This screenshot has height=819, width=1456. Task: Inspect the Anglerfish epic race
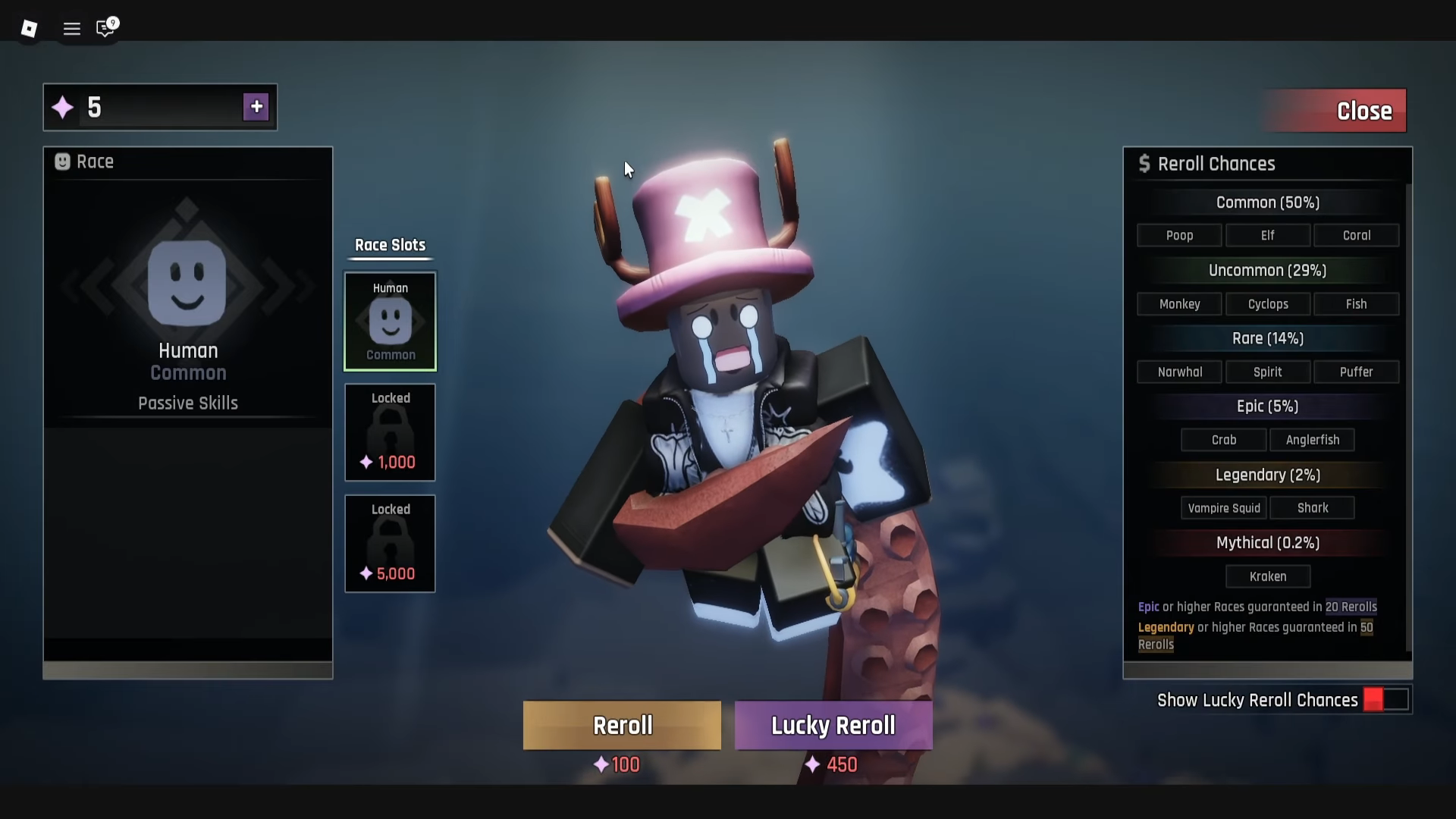(1312, 440)
